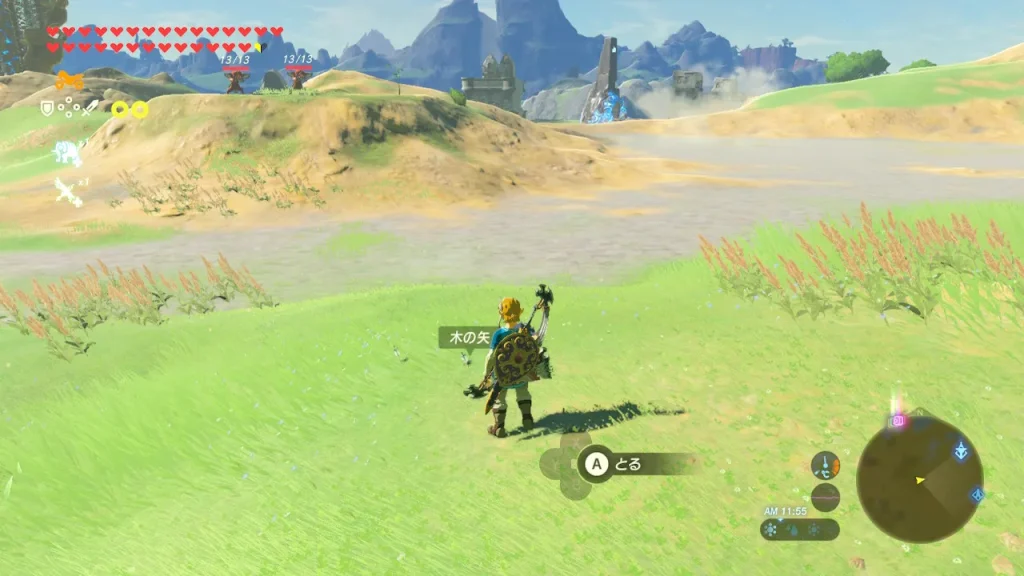Select the crossed blades icon under the elephant

[68, 191]
